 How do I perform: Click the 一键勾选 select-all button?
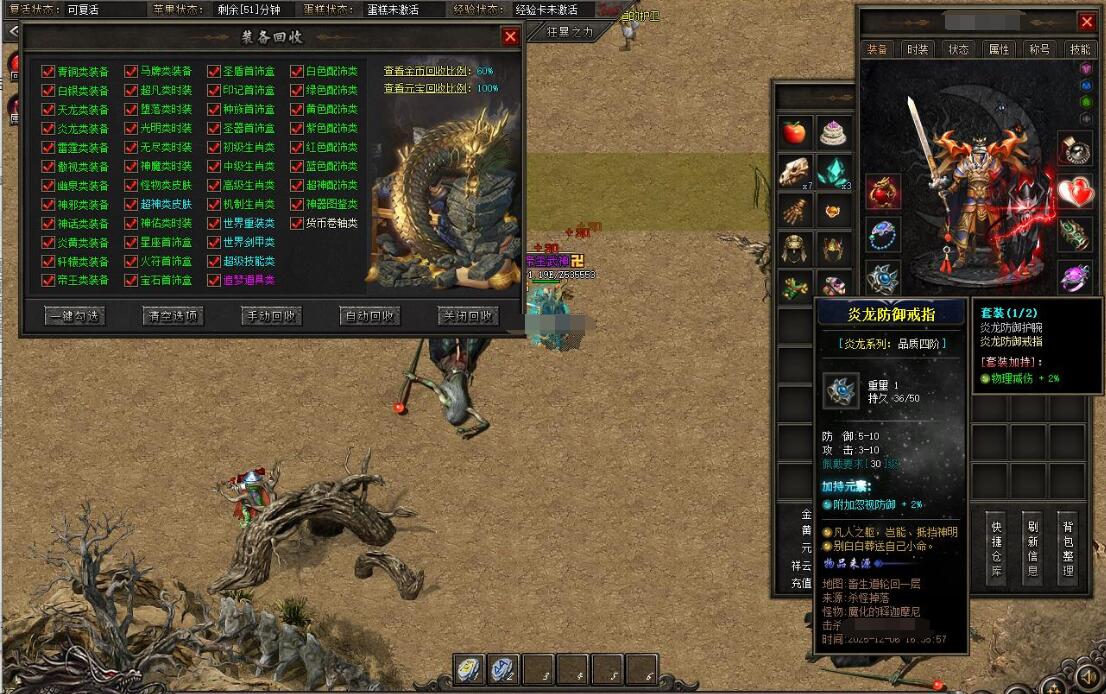click(x=74, y=316)
